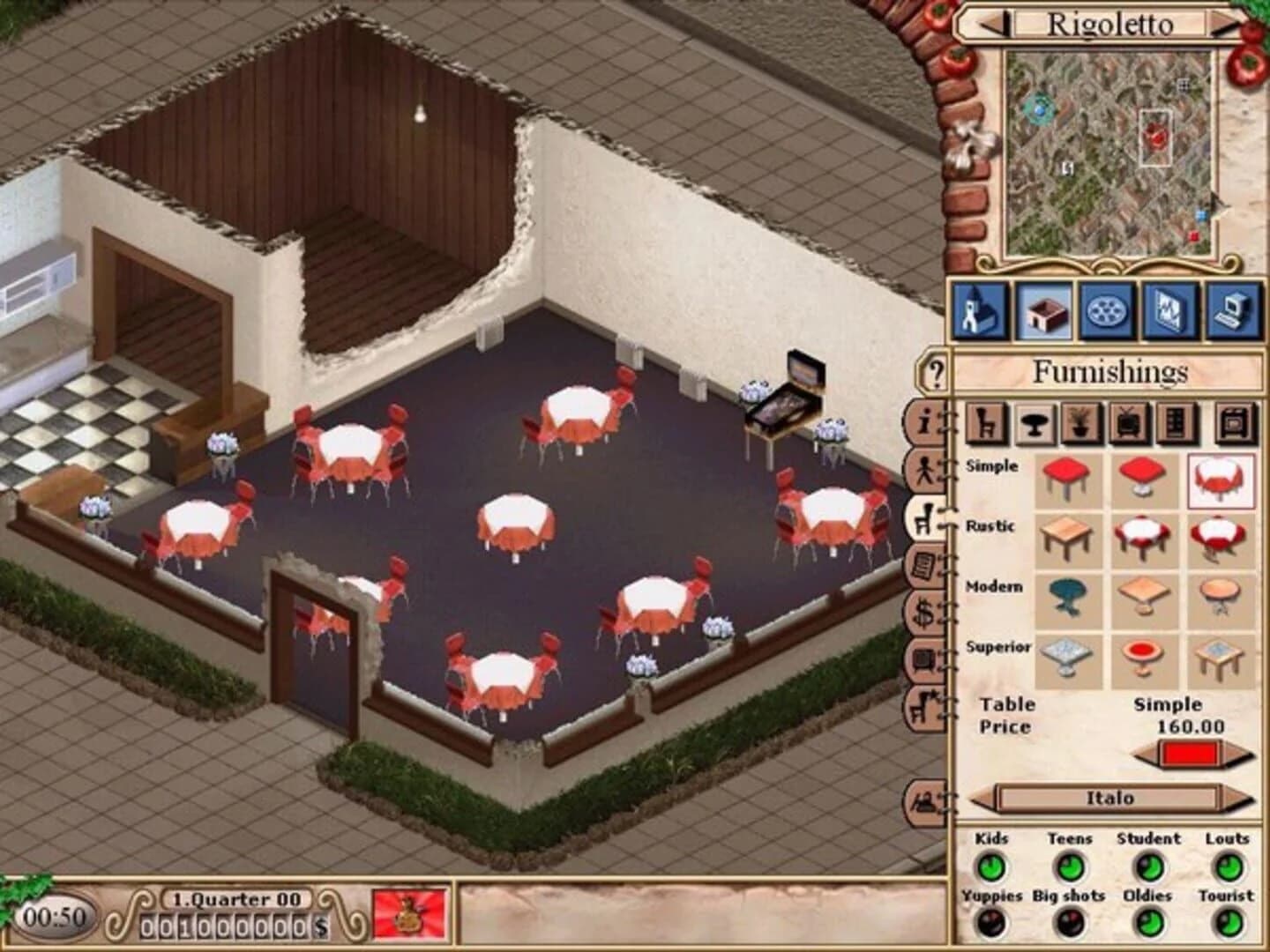Select the vending machine furnishings icon
1270x952 pixels.
click(1174, 421)
